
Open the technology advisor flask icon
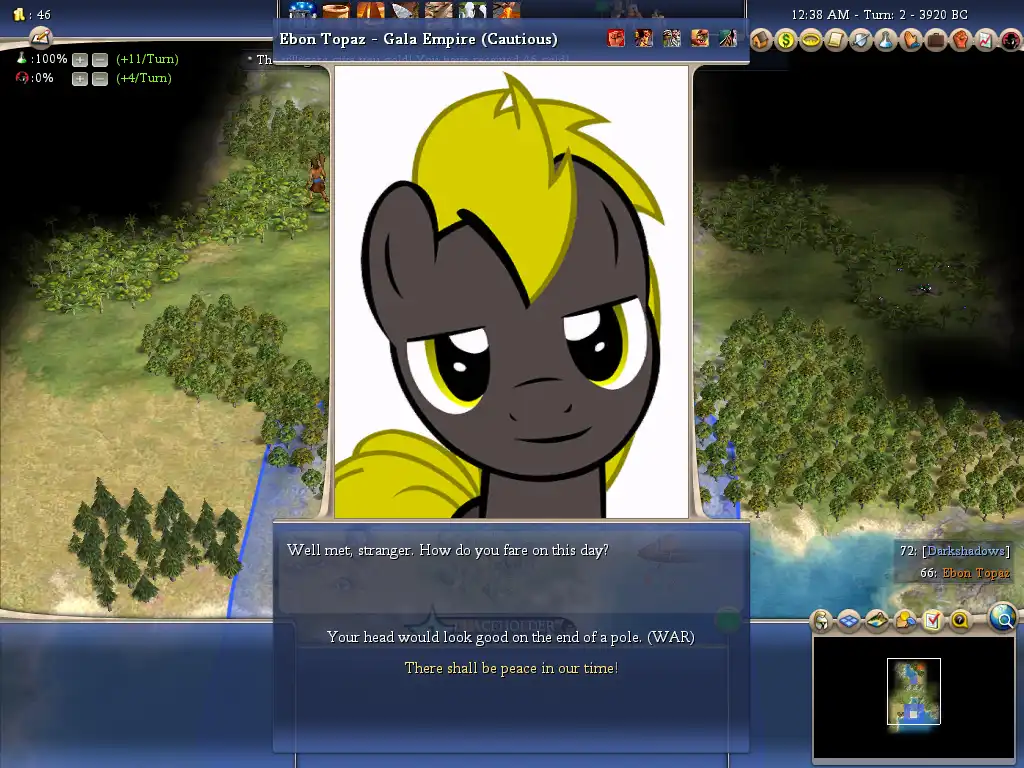point(886,40)
